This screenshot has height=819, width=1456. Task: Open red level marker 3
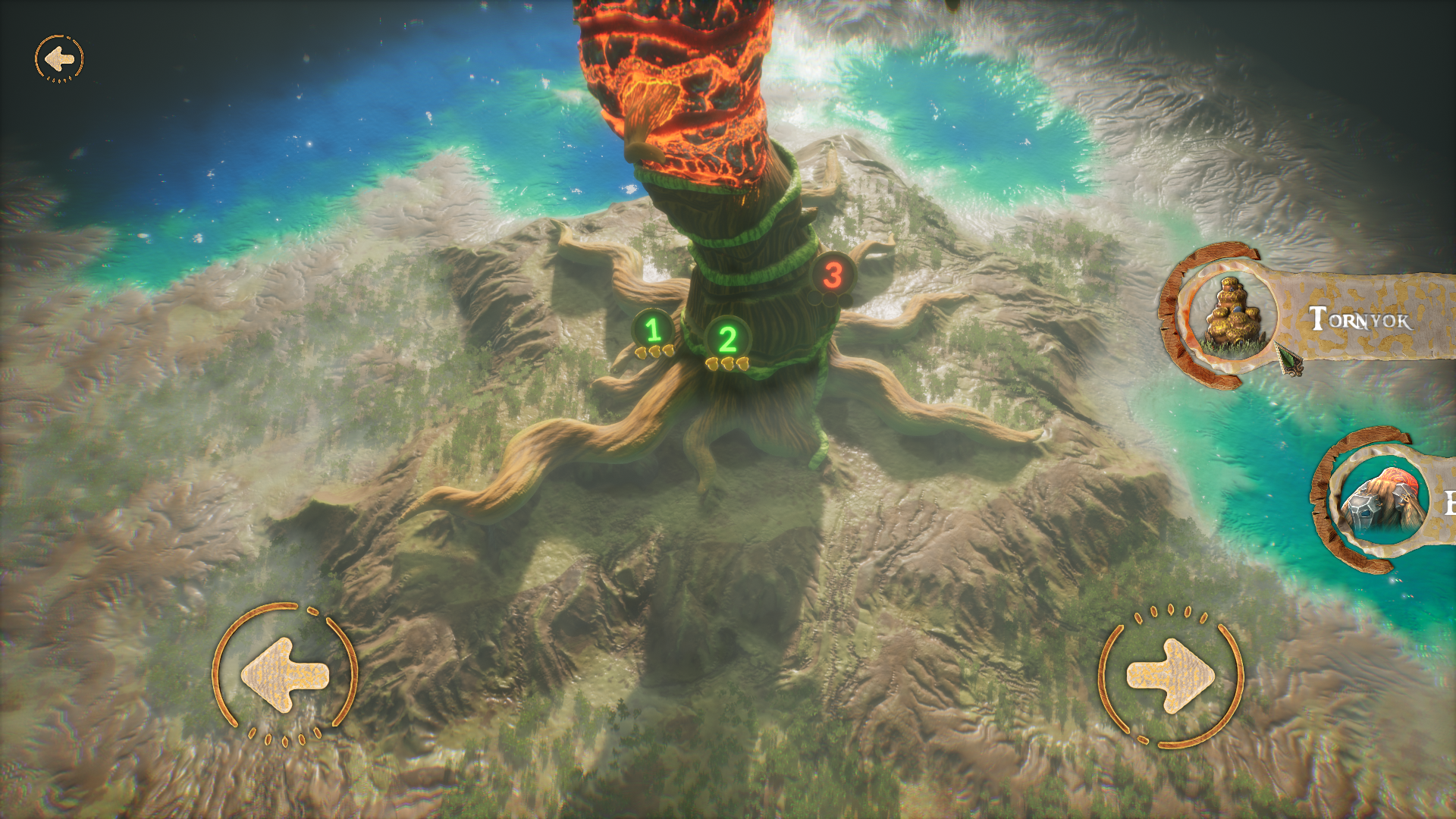click(x=833, y=275)
